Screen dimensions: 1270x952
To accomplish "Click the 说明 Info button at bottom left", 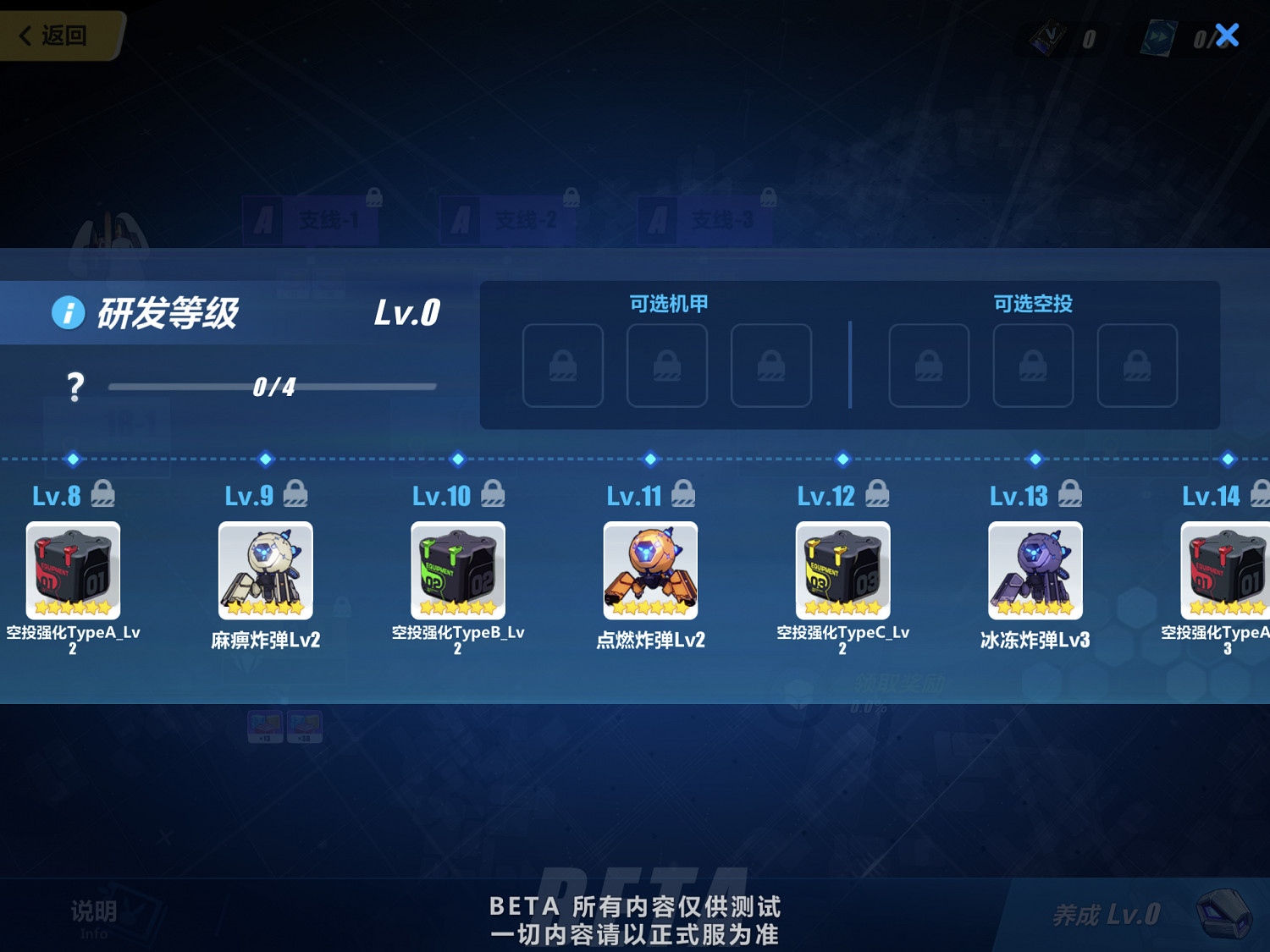I will coord(93,914).
